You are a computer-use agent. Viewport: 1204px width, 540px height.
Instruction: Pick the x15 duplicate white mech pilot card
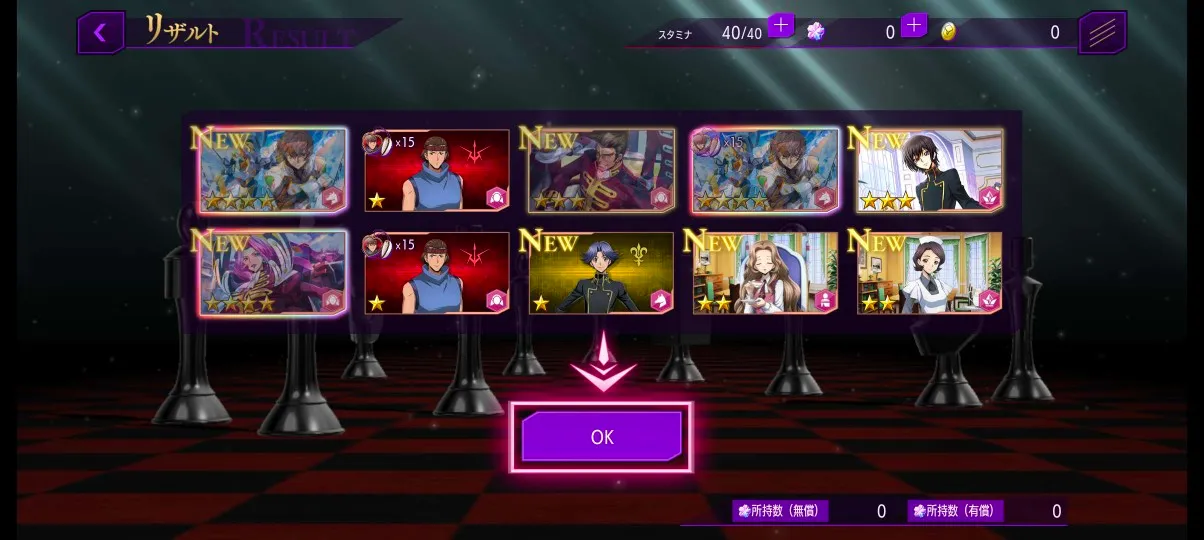pyautogui.click(x=765, y=171)
